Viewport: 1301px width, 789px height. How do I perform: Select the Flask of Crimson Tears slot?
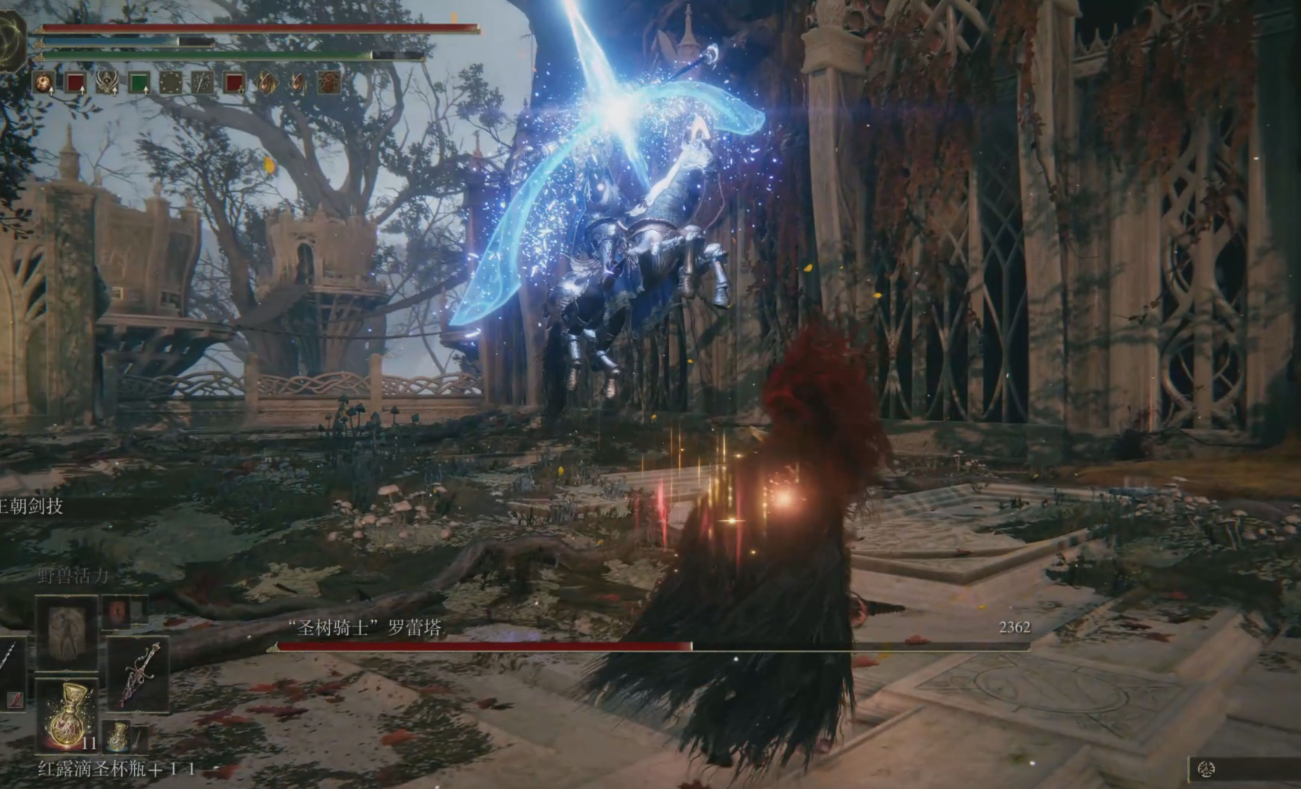click(x=67, y=715)
